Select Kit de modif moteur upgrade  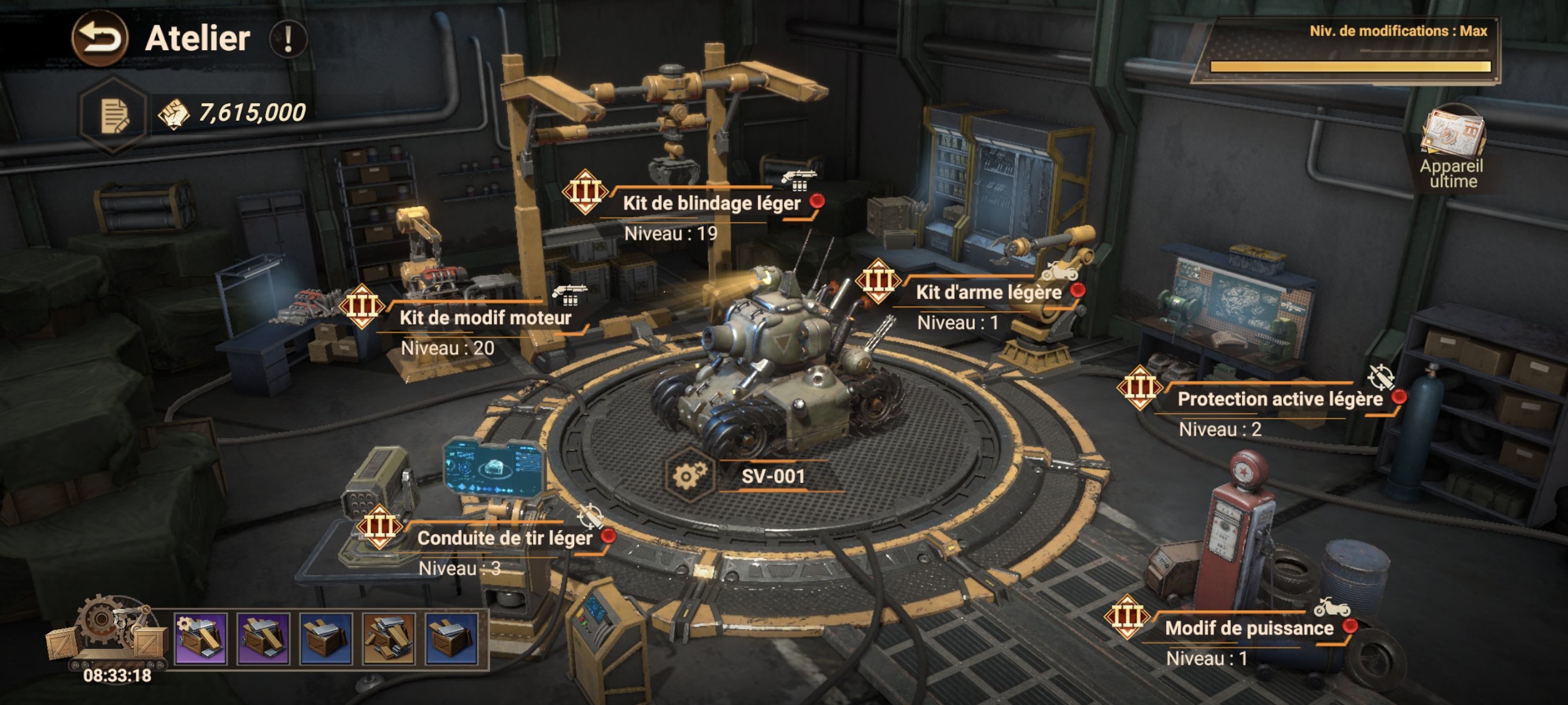tap(485, 317)
